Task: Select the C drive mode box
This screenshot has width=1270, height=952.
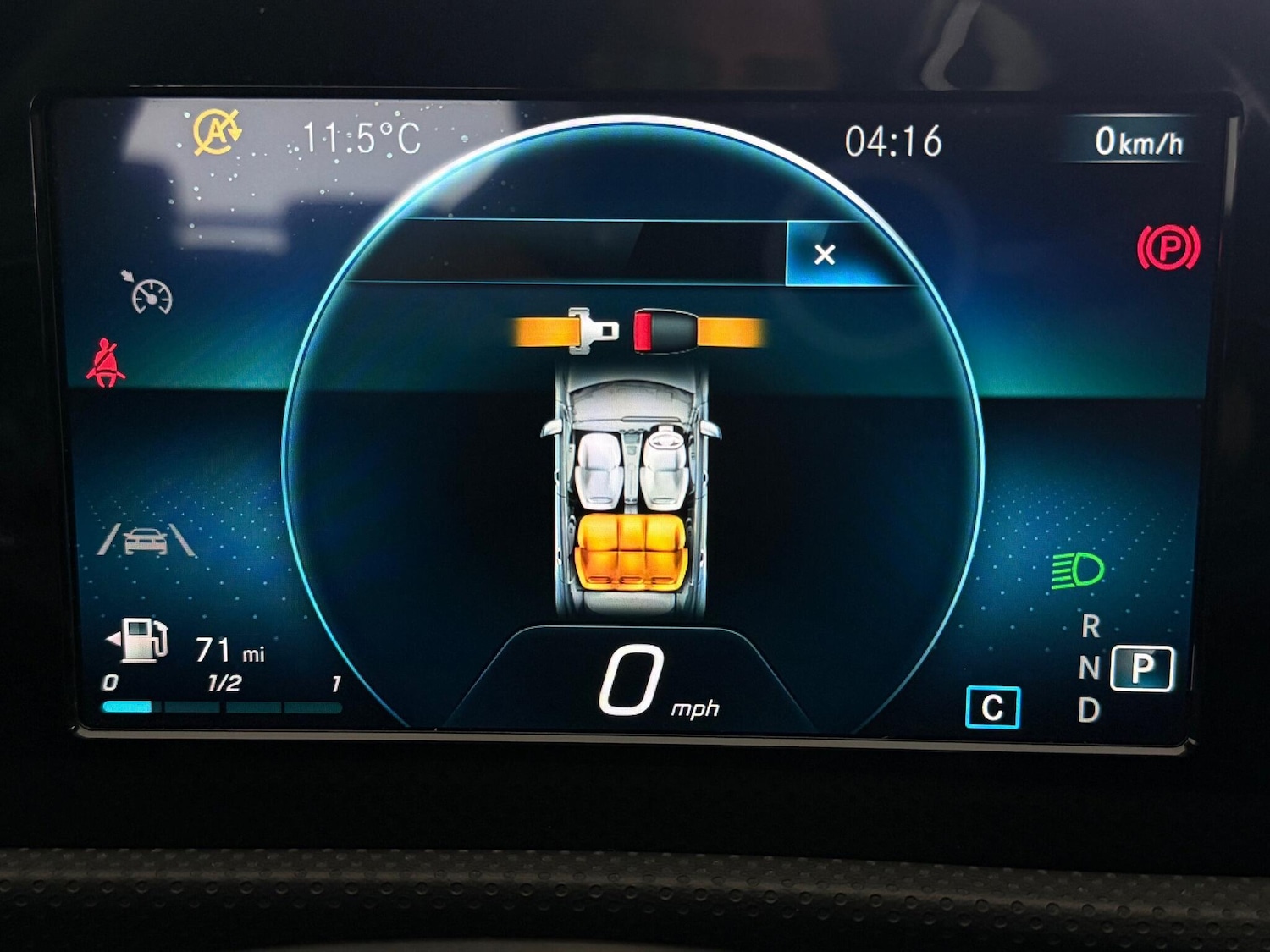Action: [992, 707]
